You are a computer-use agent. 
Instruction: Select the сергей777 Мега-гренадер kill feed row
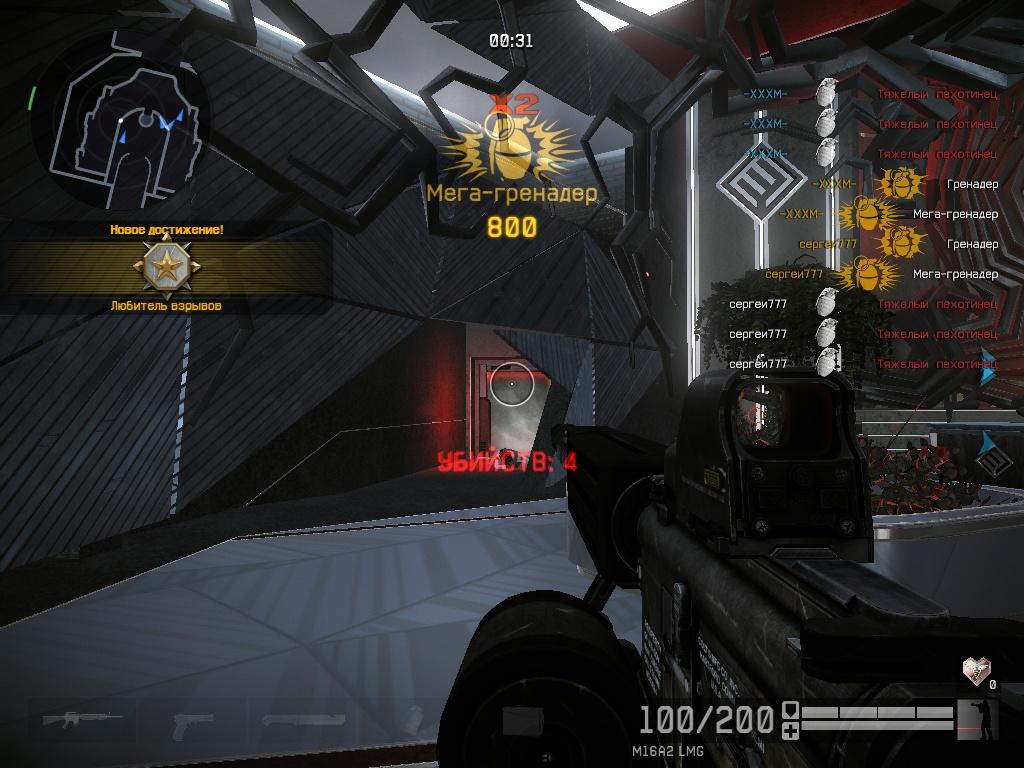[x=881, y=274]
